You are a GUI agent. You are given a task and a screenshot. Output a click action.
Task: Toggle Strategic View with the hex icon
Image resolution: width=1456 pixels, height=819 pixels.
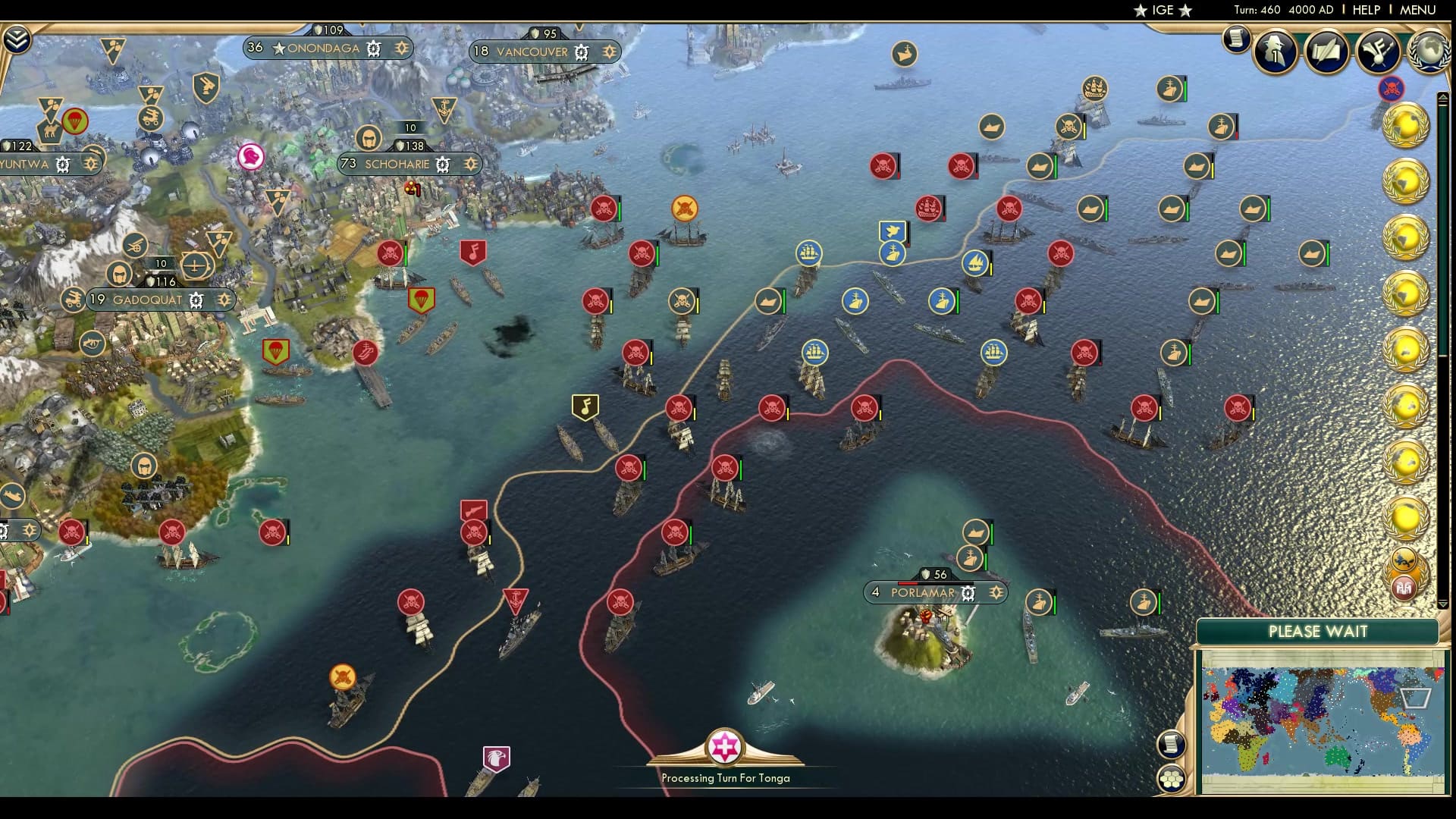(x=1172, y=779)
